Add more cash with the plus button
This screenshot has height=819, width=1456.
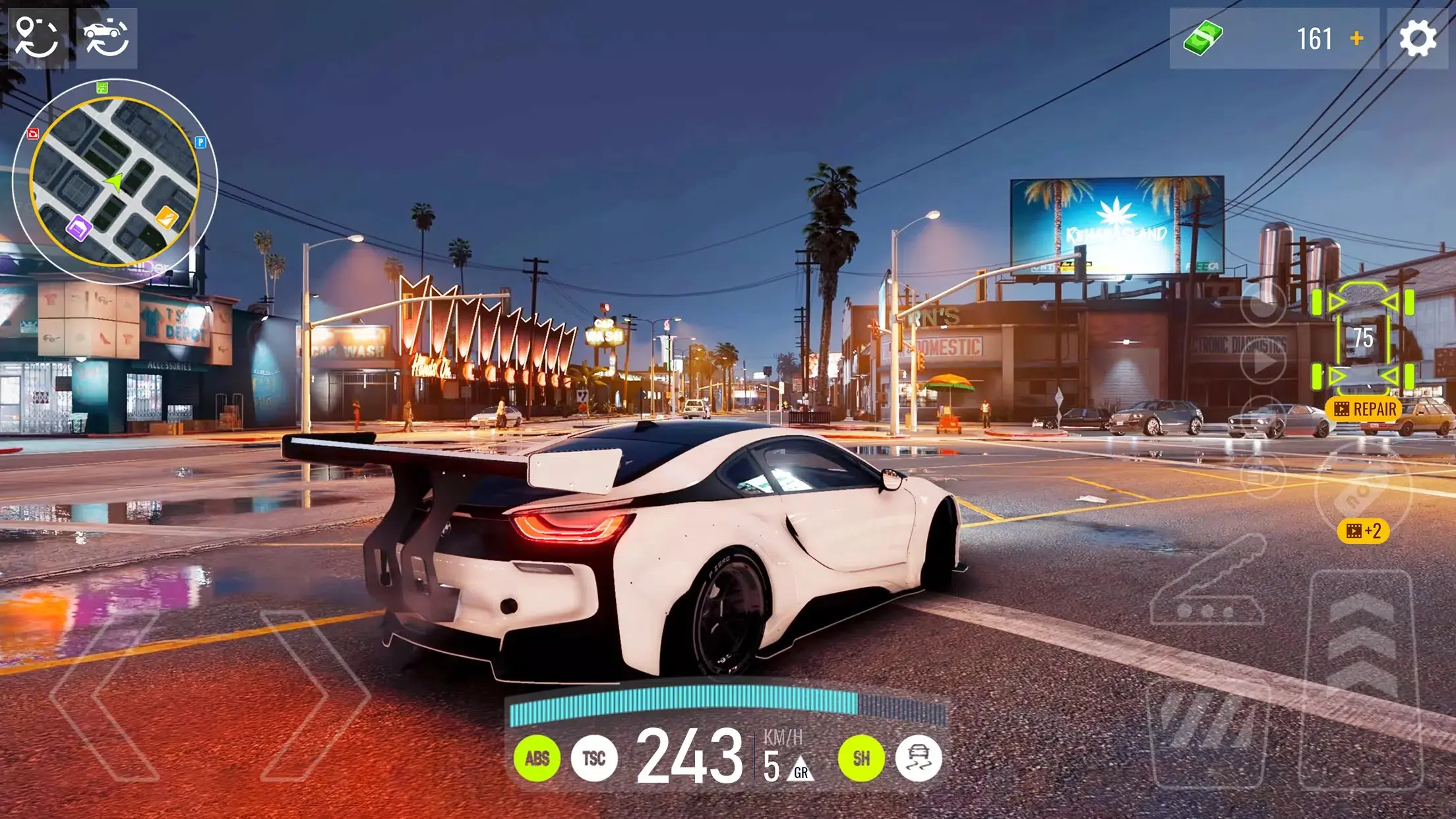click(x=1356, y=38)
